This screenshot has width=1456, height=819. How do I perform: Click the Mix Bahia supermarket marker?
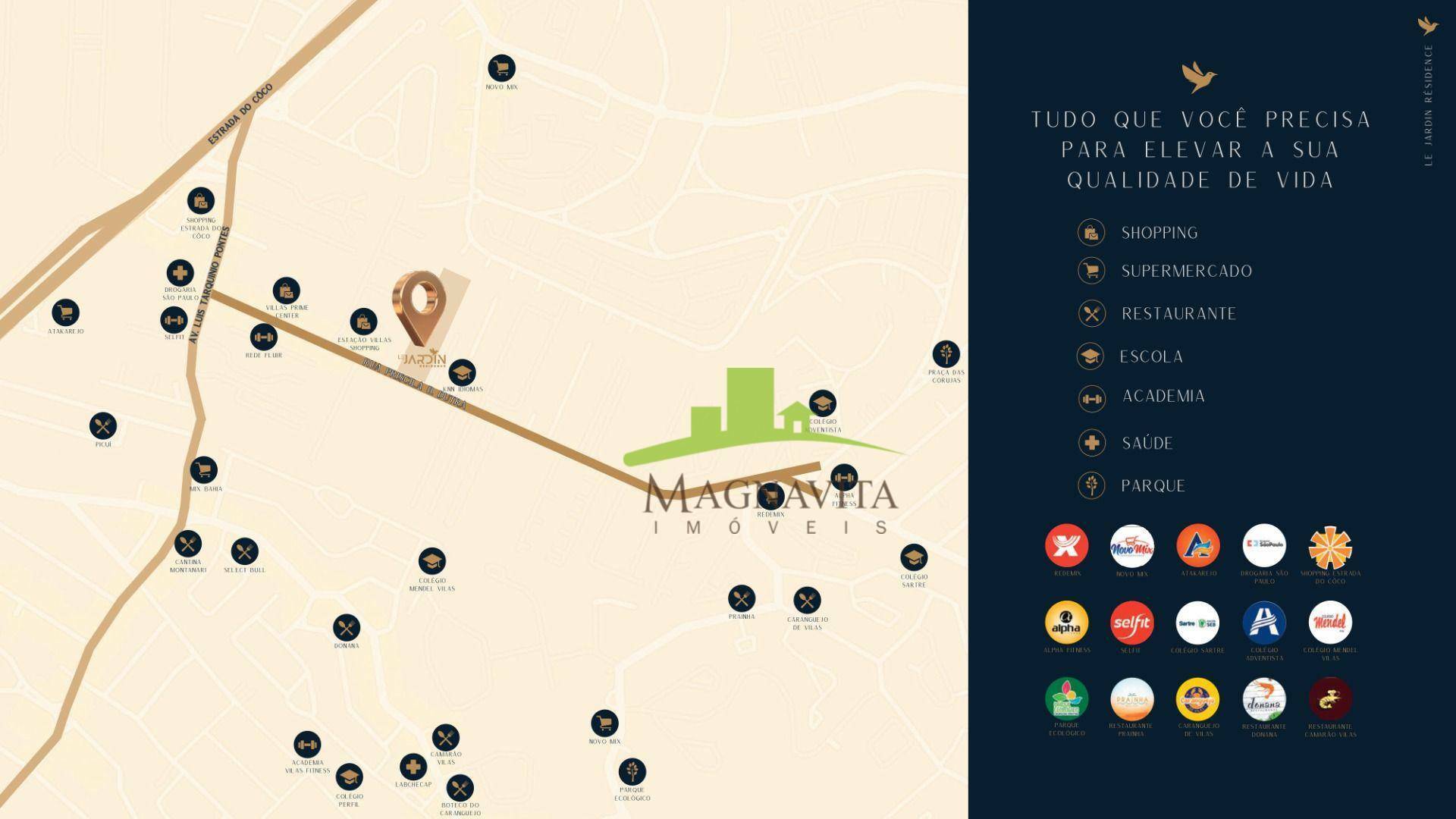204,471
